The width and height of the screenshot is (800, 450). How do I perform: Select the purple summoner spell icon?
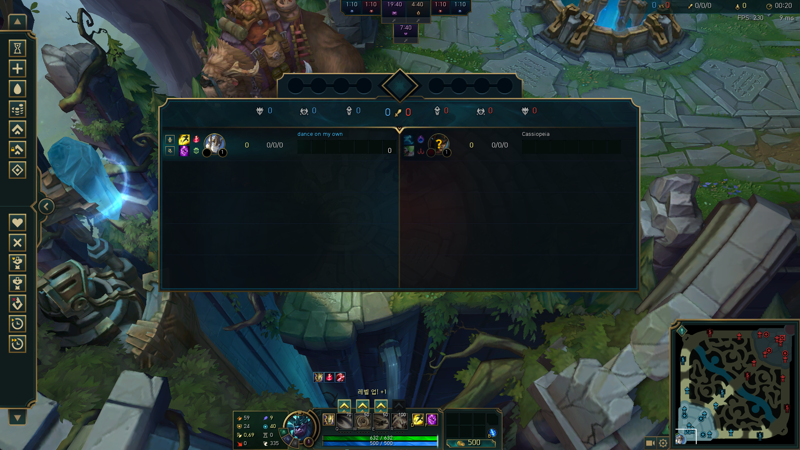(432, 420)
